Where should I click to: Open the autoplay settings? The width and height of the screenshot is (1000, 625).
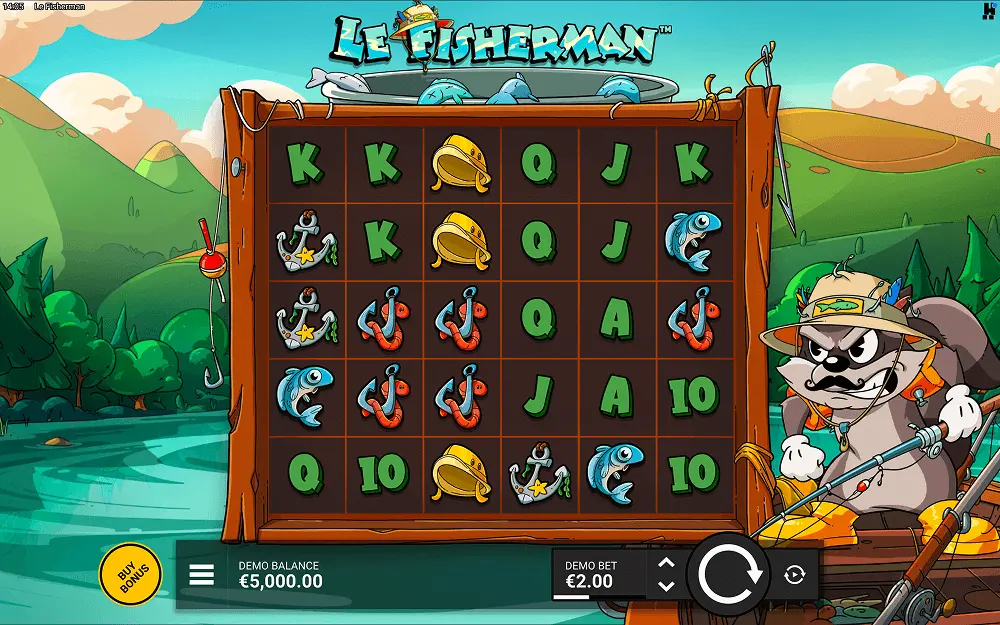795,574
